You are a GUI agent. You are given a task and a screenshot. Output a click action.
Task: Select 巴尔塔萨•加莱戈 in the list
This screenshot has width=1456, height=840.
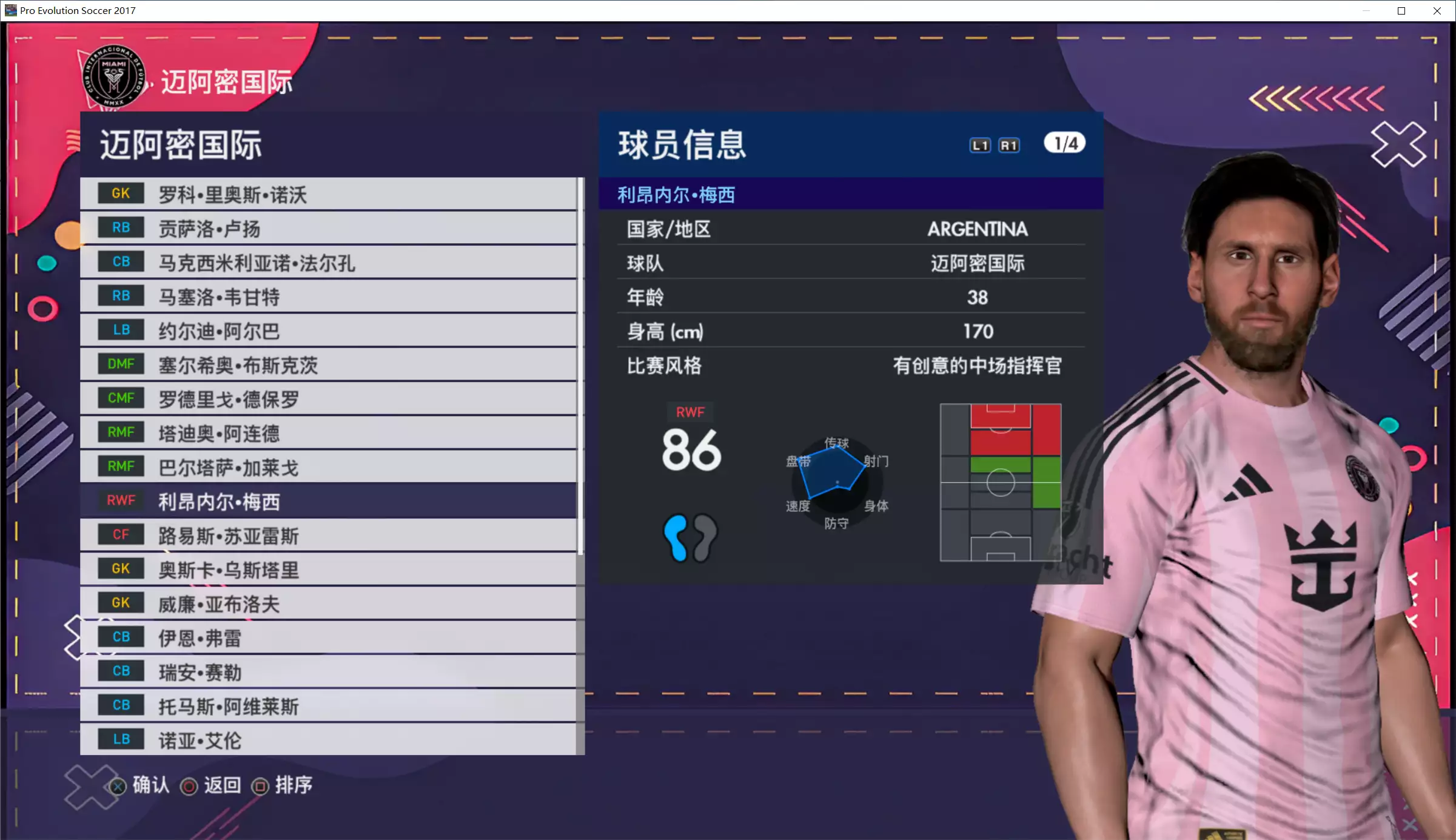click(327, 468)
